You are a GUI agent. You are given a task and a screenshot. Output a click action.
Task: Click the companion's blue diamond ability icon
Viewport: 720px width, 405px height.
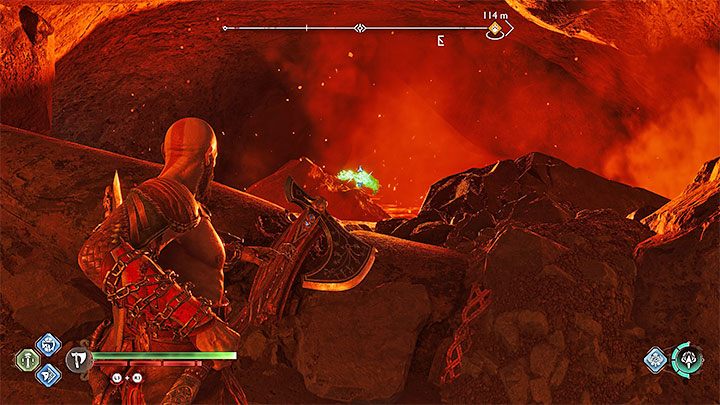pyautogui.click(x=656, y=361)
